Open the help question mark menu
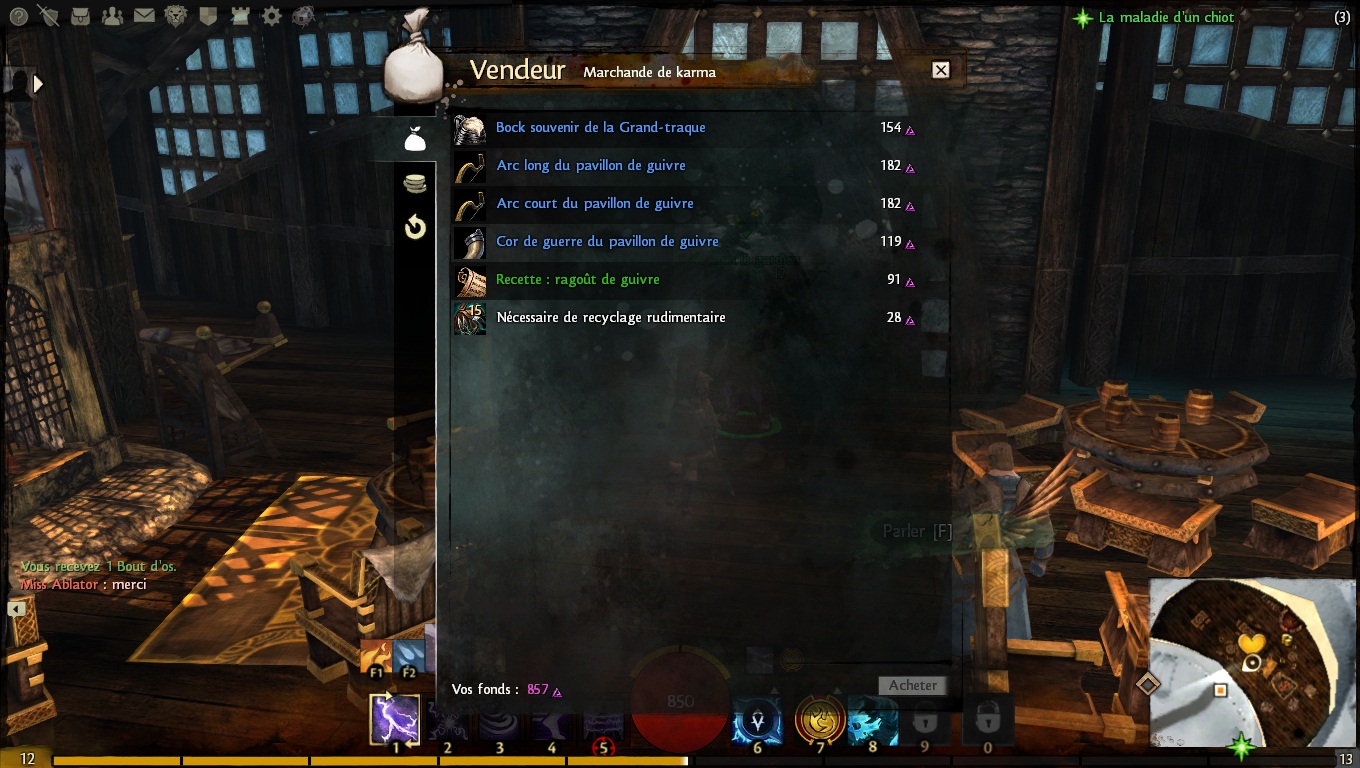 point(18,16)
